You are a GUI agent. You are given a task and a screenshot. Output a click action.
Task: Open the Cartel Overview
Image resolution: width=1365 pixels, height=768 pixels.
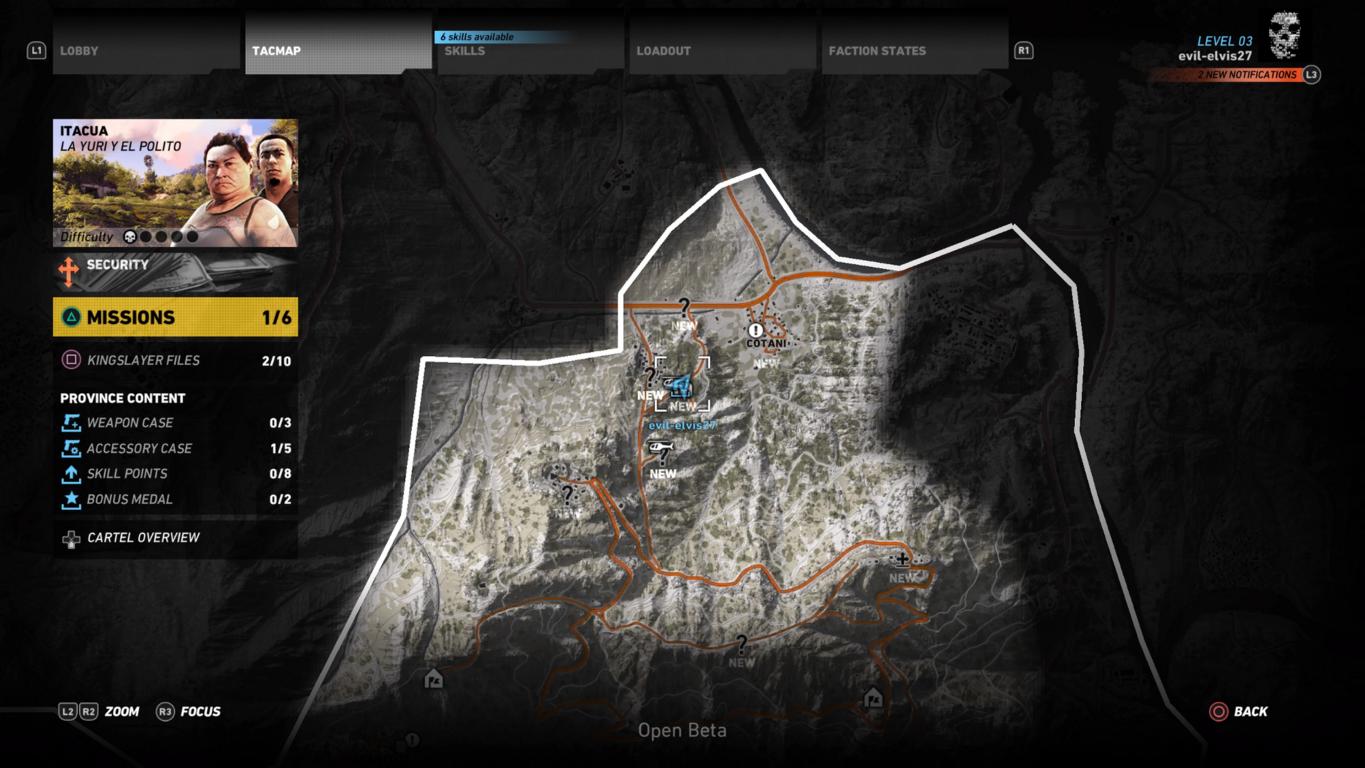point(175,538)
